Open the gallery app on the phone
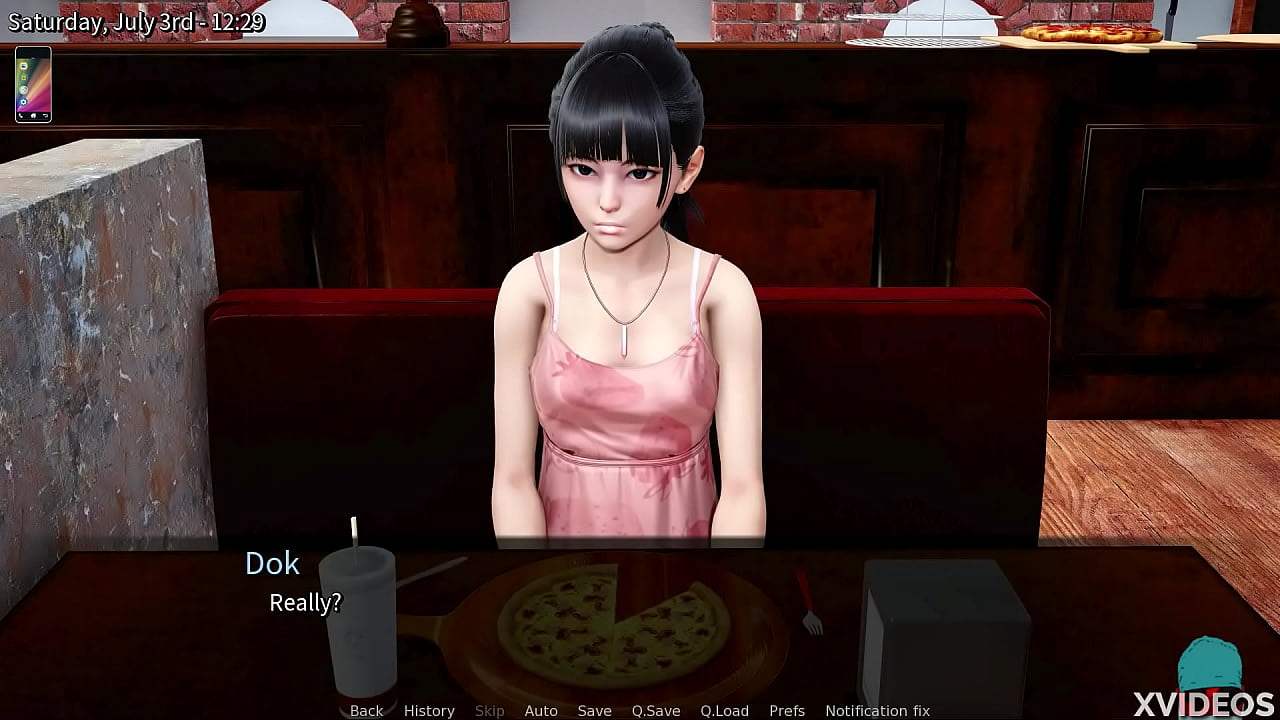 tap(24, 78)
